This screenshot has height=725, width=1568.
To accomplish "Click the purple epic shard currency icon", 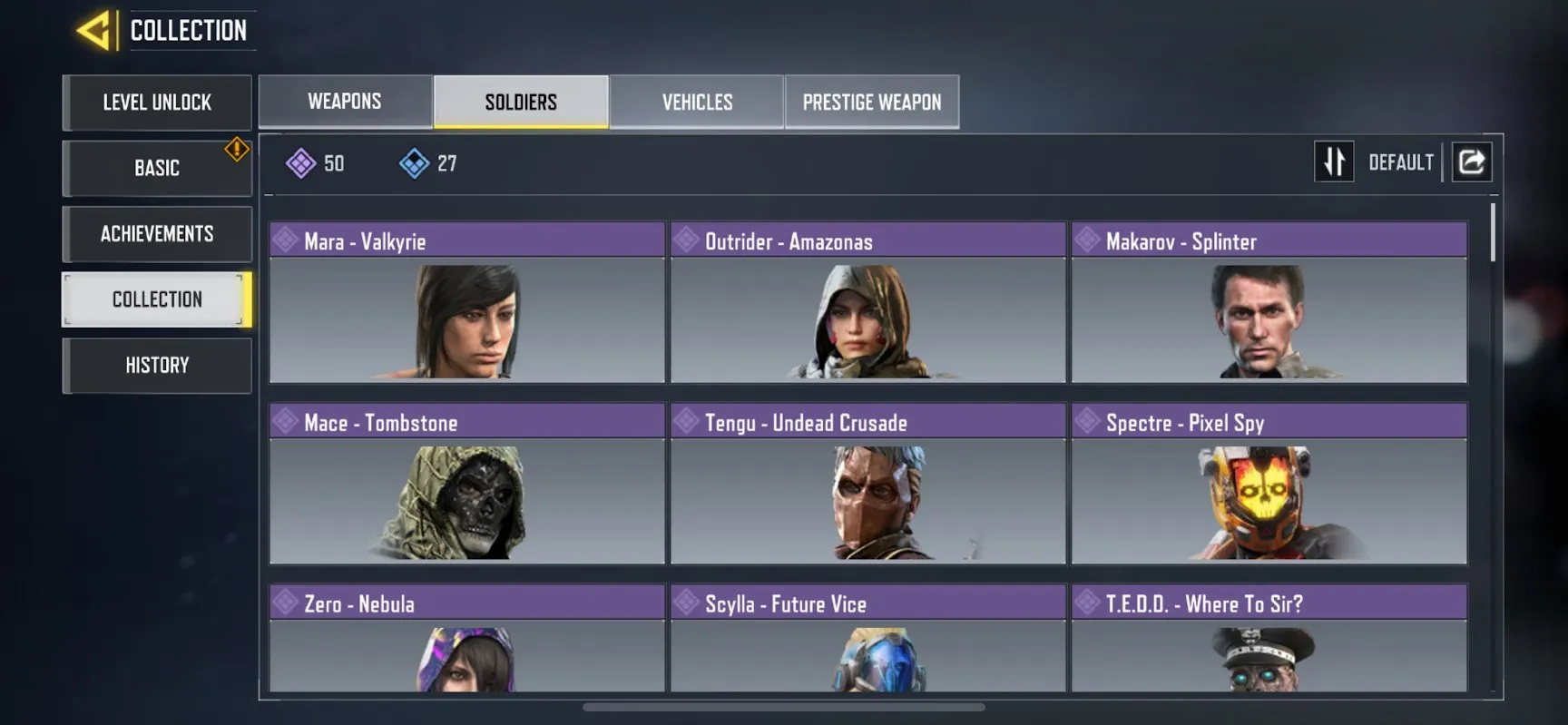I will point(302,163).
